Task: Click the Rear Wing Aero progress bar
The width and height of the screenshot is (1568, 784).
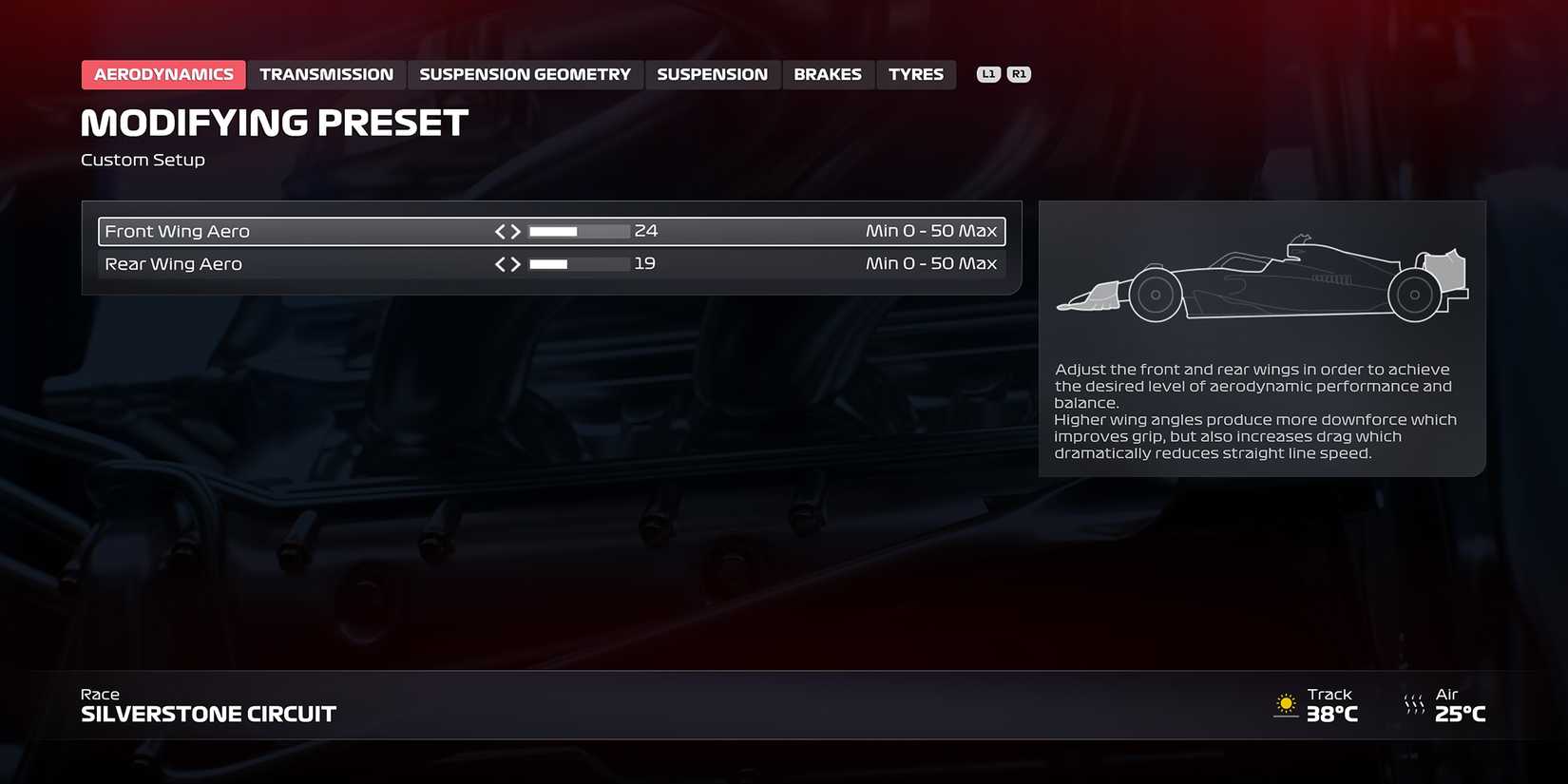Action: pos(578,263)
